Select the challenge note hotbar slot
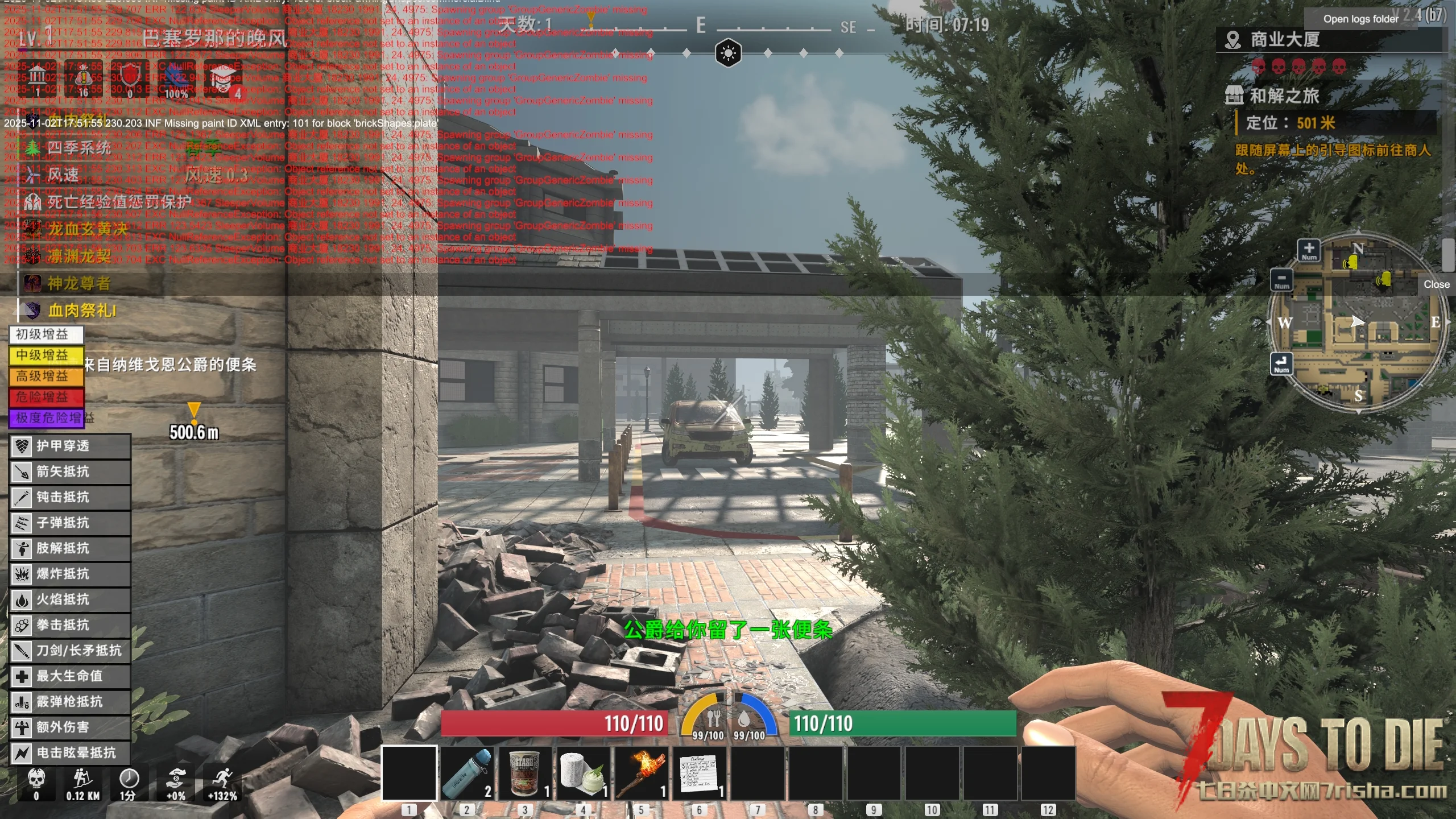The image size is (1456, 819). 700,773
